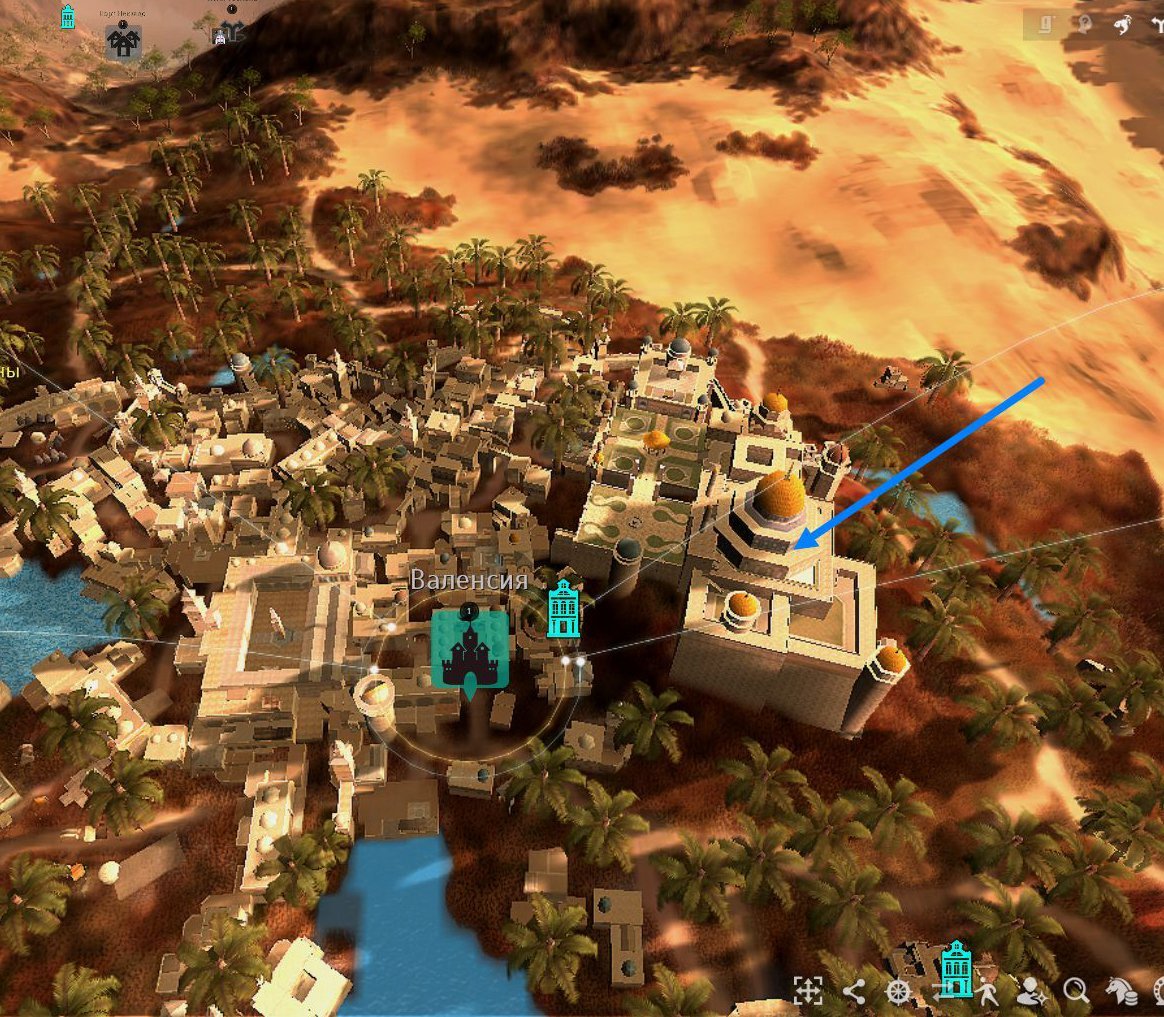Screen dimensions: 1164x1017
Task: Click the cyan building marker in top-left corner
Action: 68,16
